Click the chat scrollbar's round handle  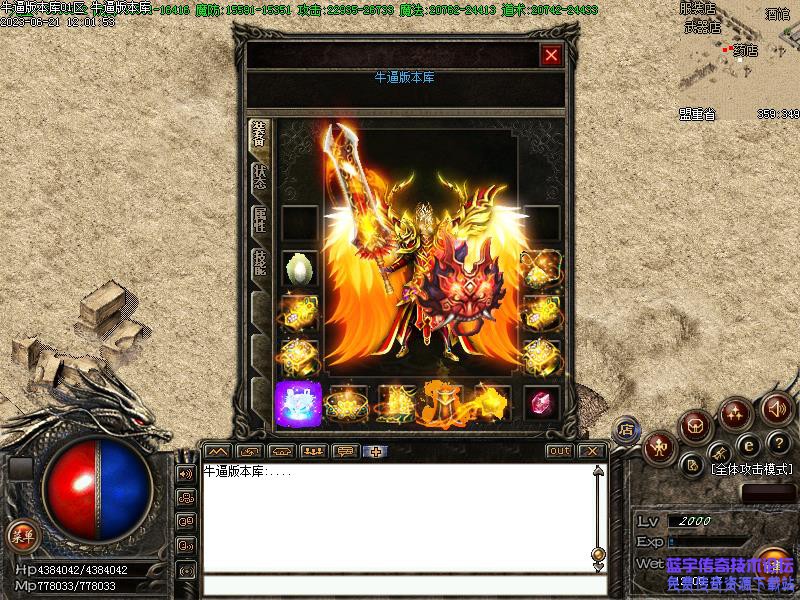(598, 553)
